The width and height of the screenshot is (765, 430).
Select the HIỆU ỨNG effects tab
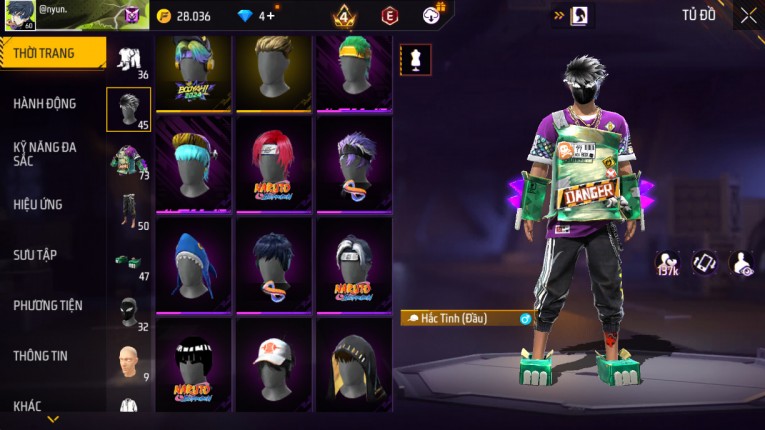pos(38,204)
